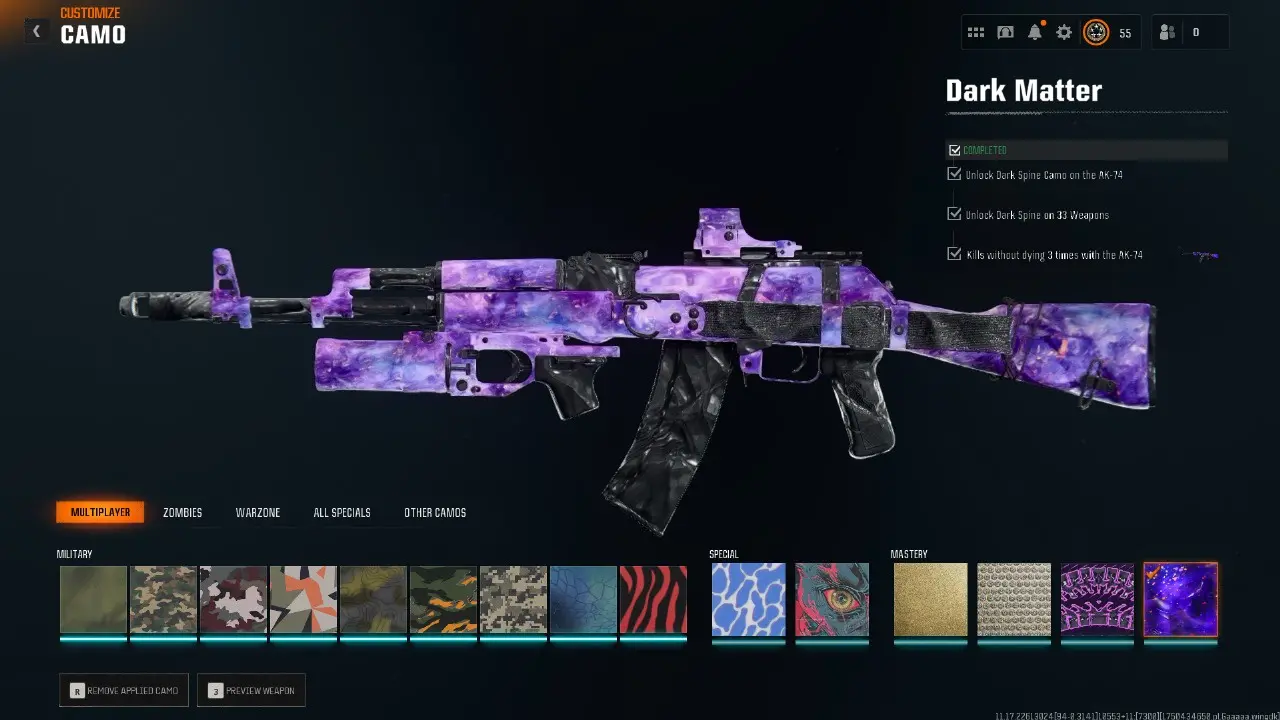Click Preview Weapon button
The image size is (1280, 720).
click(251, 689)
